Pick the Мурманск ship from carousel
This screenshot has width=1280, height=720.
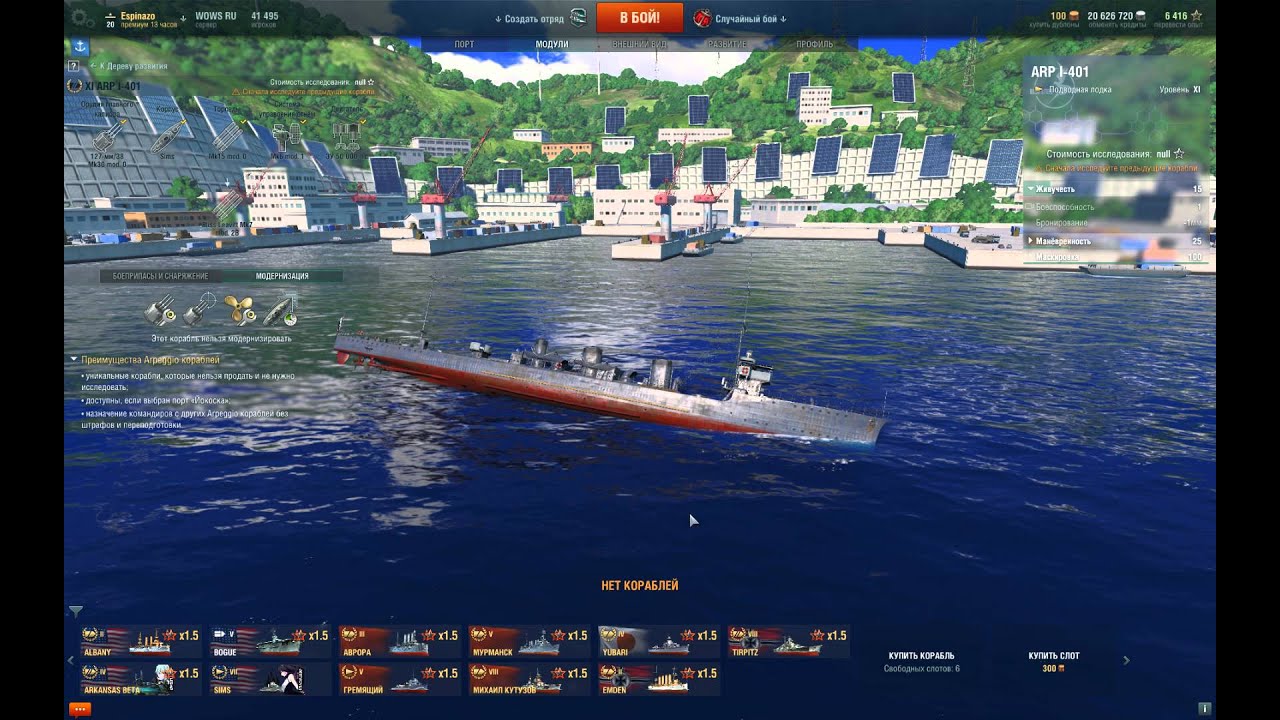tap(529, 642)
